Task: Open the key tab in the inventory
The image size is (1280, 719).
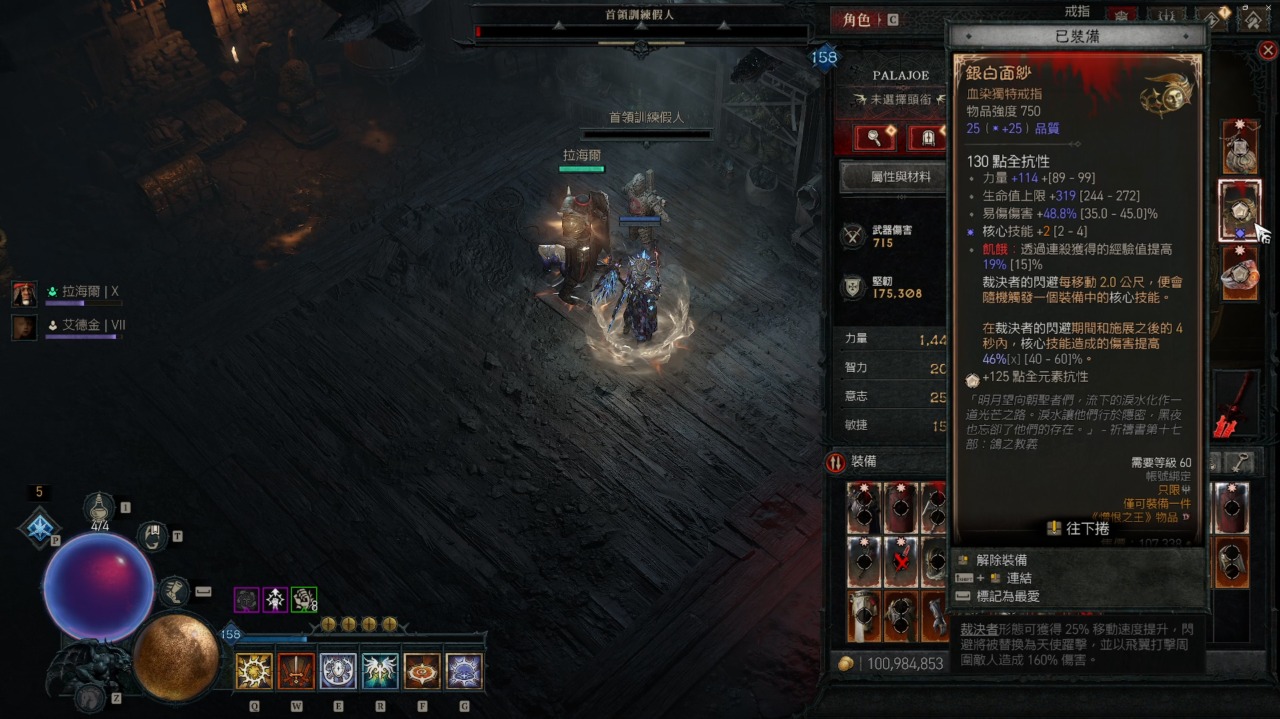Action: tap(1241, 462)
